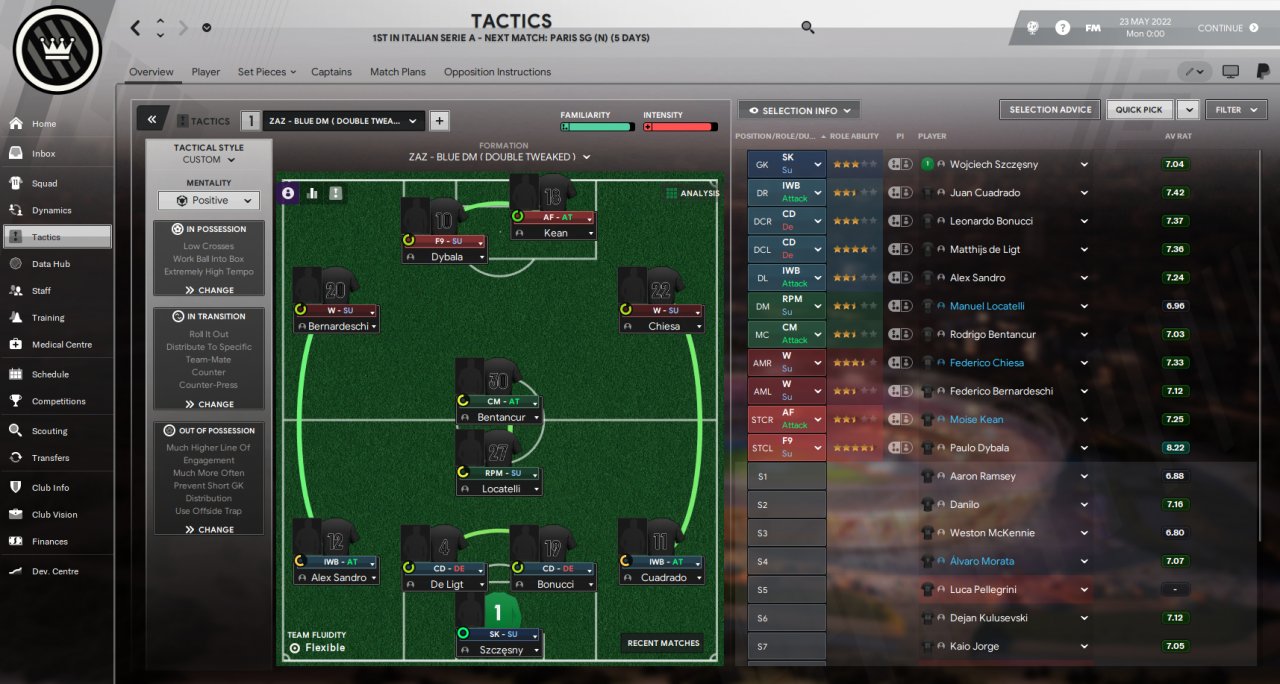Open the Filter dropdown
Viewport: 1280px width, 684px height.
click(x=1235, y=110)
